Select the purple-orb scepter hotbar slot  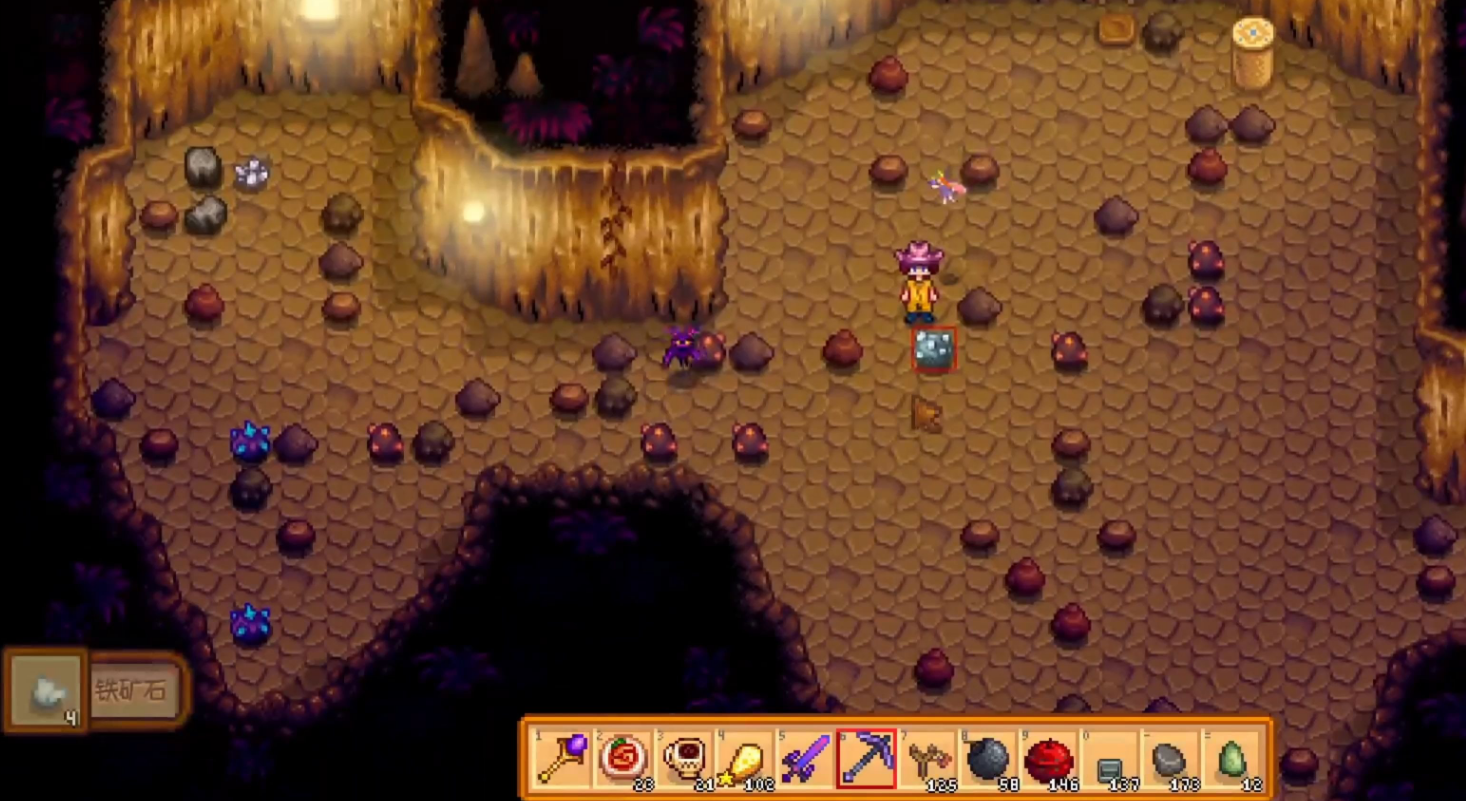563,759
